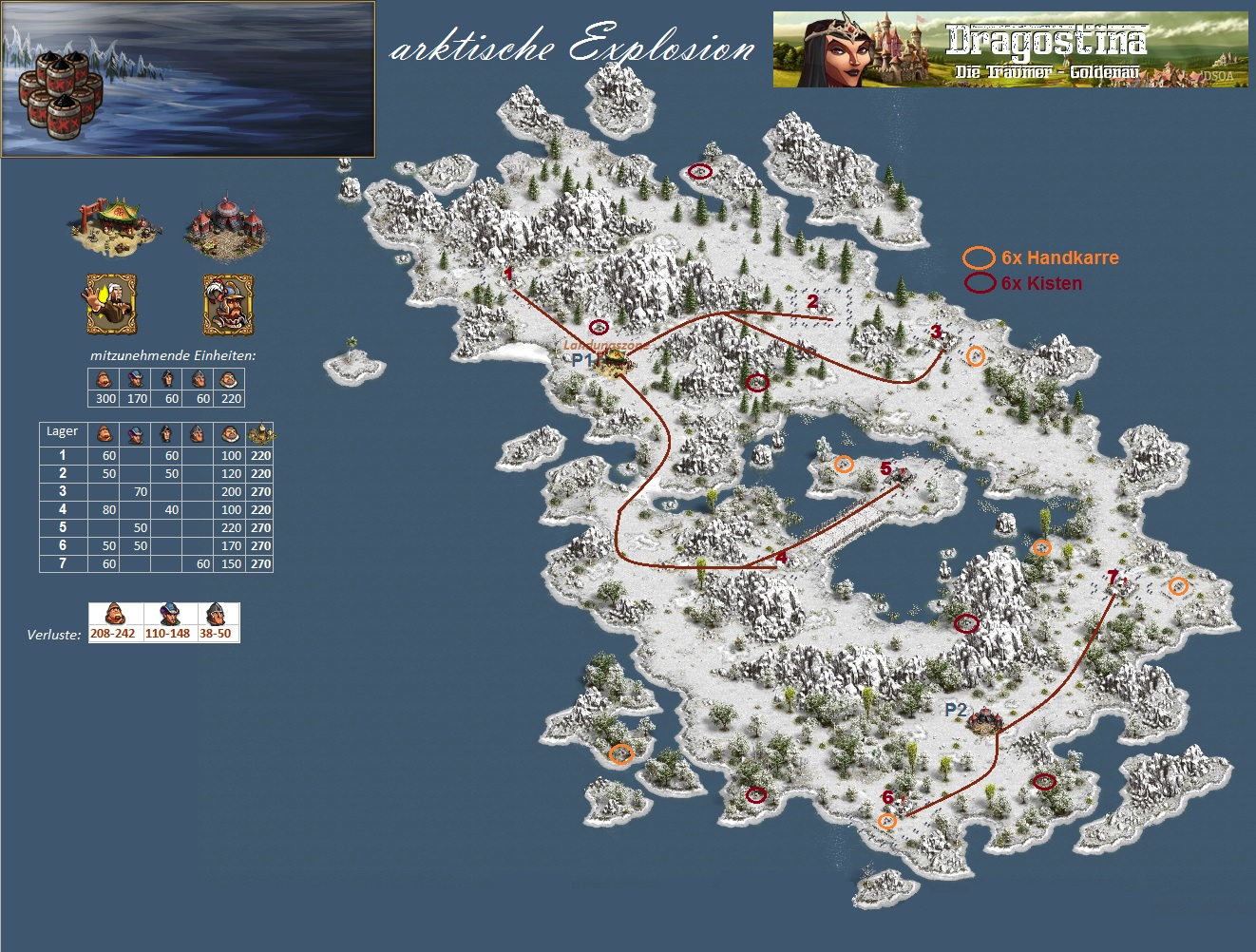Select the Lager 7 table row
1256x952 pixels.
point(156,563)
